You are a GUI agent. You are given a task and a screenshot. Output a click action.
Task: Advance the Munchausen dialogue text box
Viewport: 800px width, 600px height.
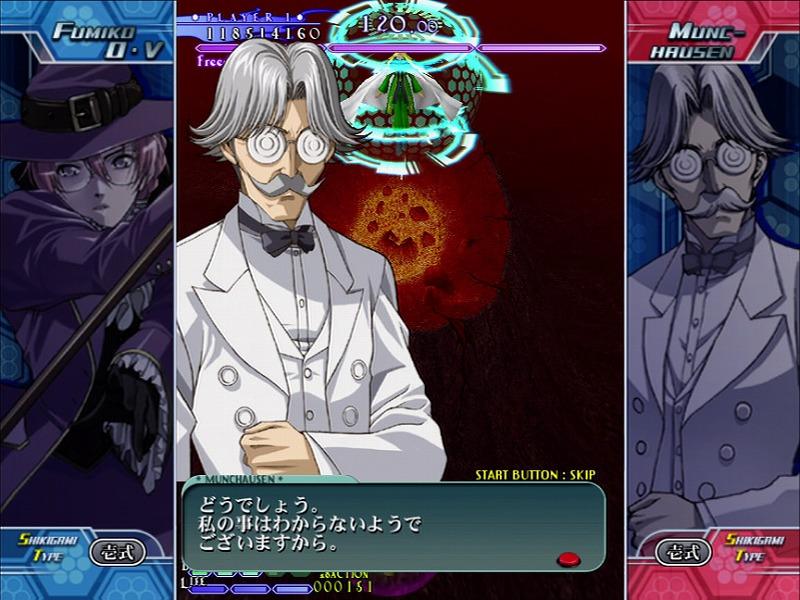392,525
